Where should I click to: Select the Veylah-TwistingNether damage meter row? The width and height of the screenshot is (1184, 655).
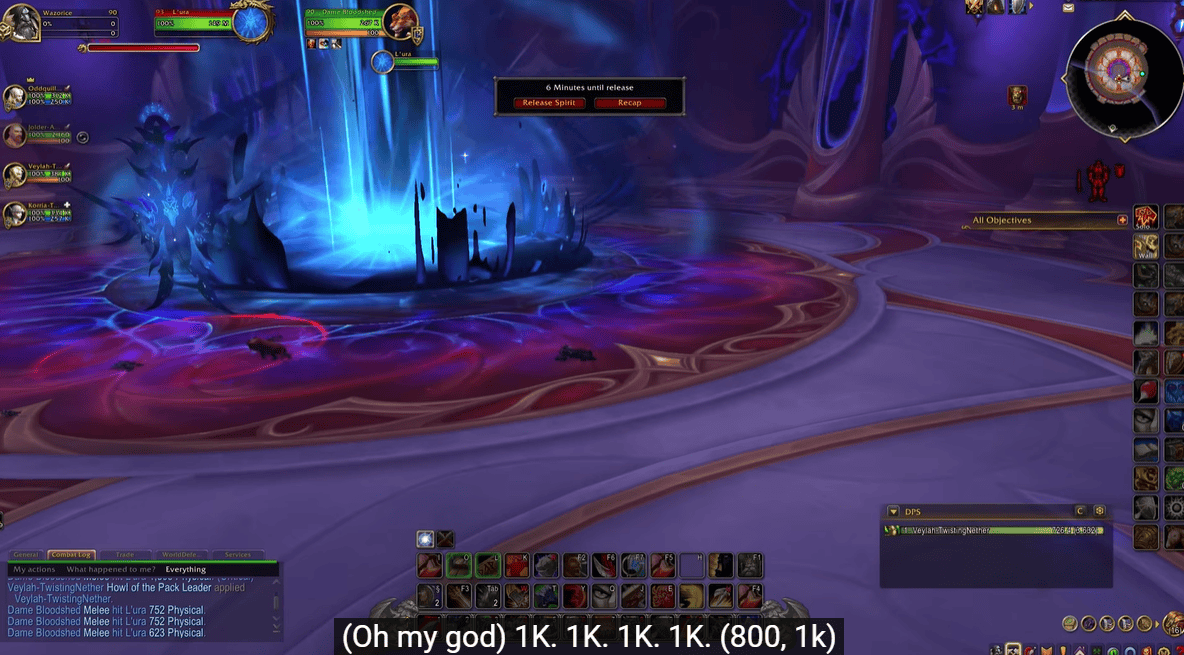point(994,530)
